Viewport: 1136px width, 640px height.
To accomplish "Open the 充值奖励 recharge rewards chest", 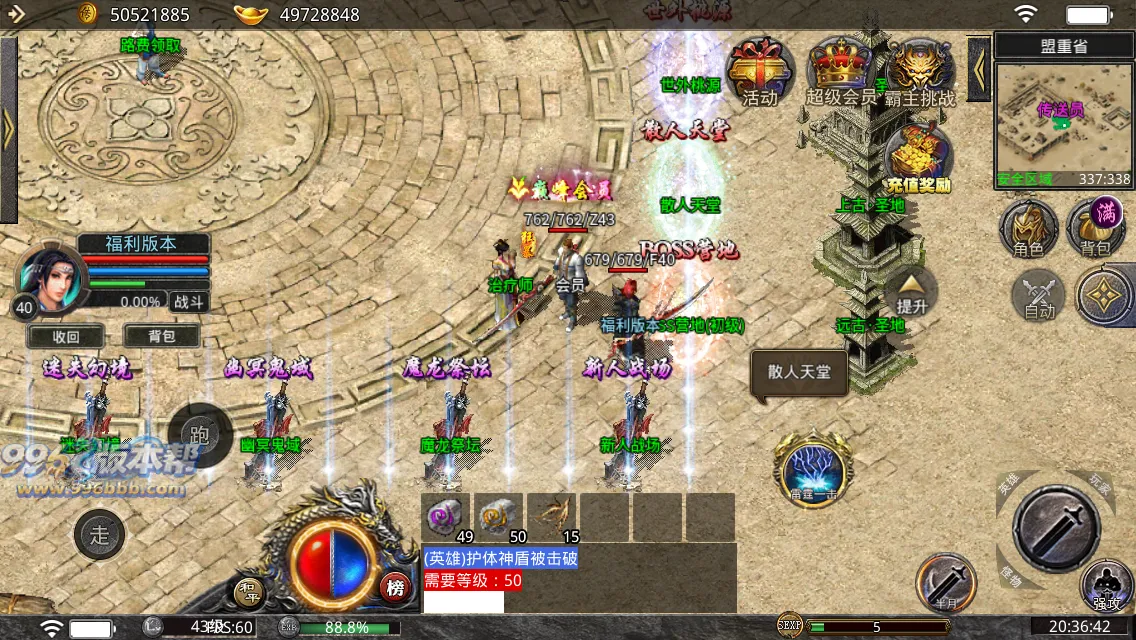I will pos(918,158).
